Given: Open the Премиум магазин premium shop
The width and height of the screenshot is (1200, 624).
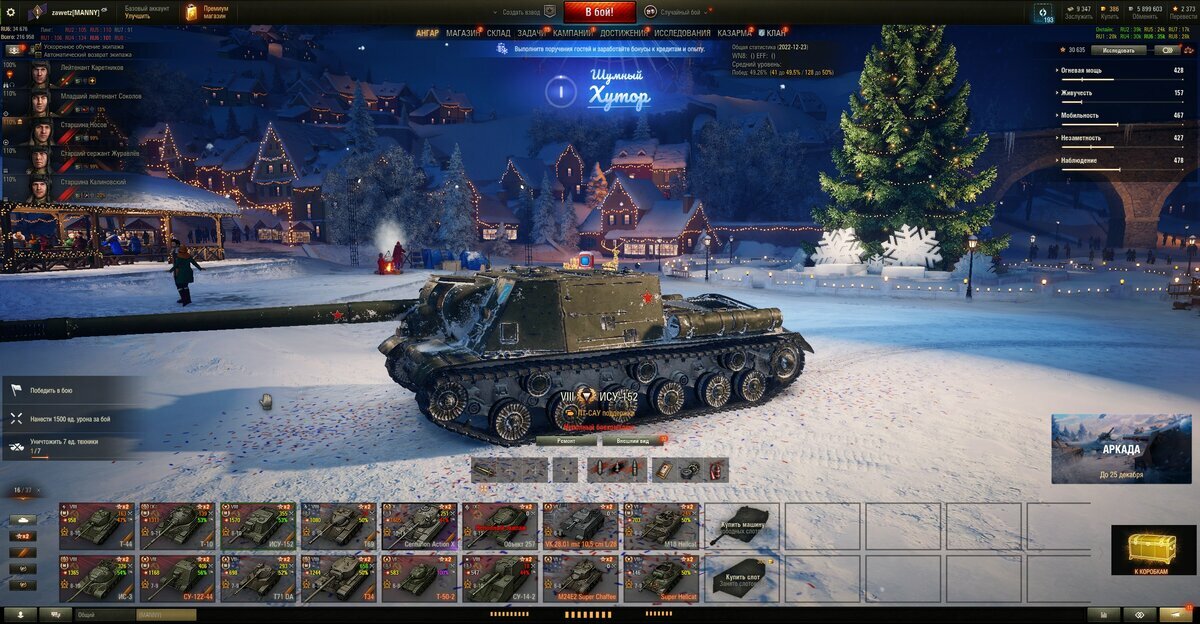Looking at the screenshot, I should click(x=207, y=12).
